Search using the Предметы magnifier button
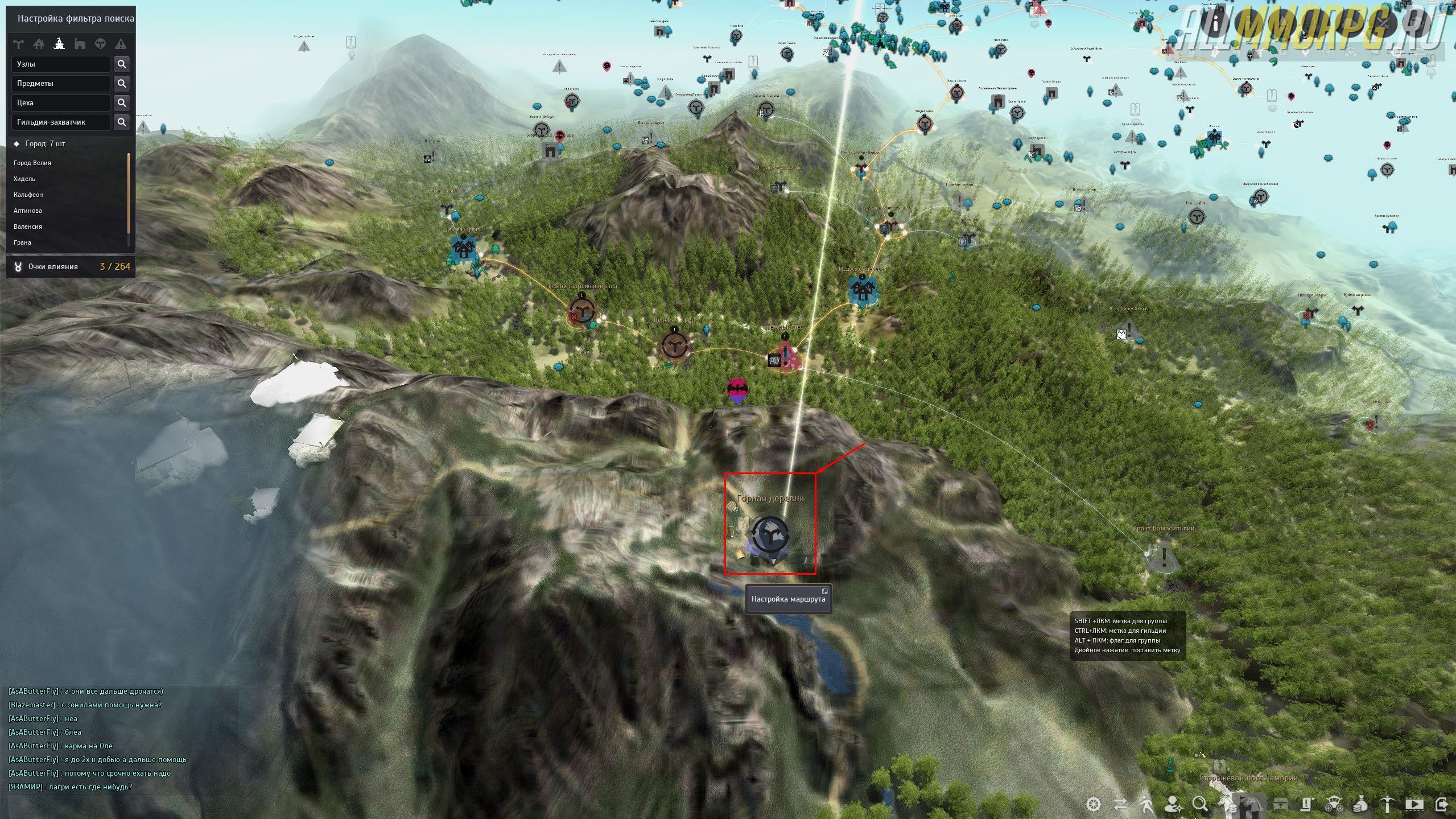Image resolution: width=1456 pixels, height=819 pixels. [121, 84]
